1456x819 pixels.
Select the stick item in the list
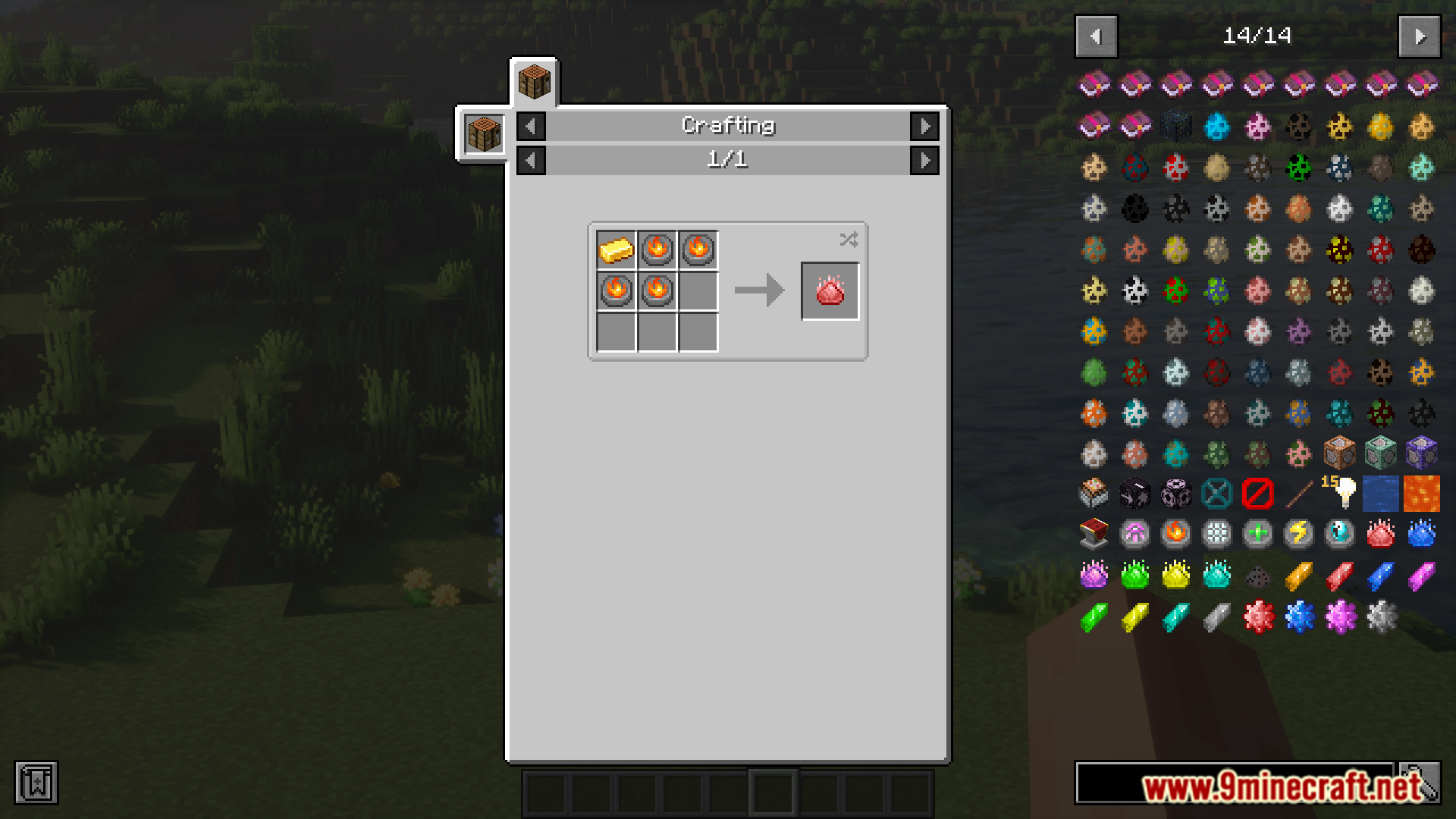(1298, 494)
